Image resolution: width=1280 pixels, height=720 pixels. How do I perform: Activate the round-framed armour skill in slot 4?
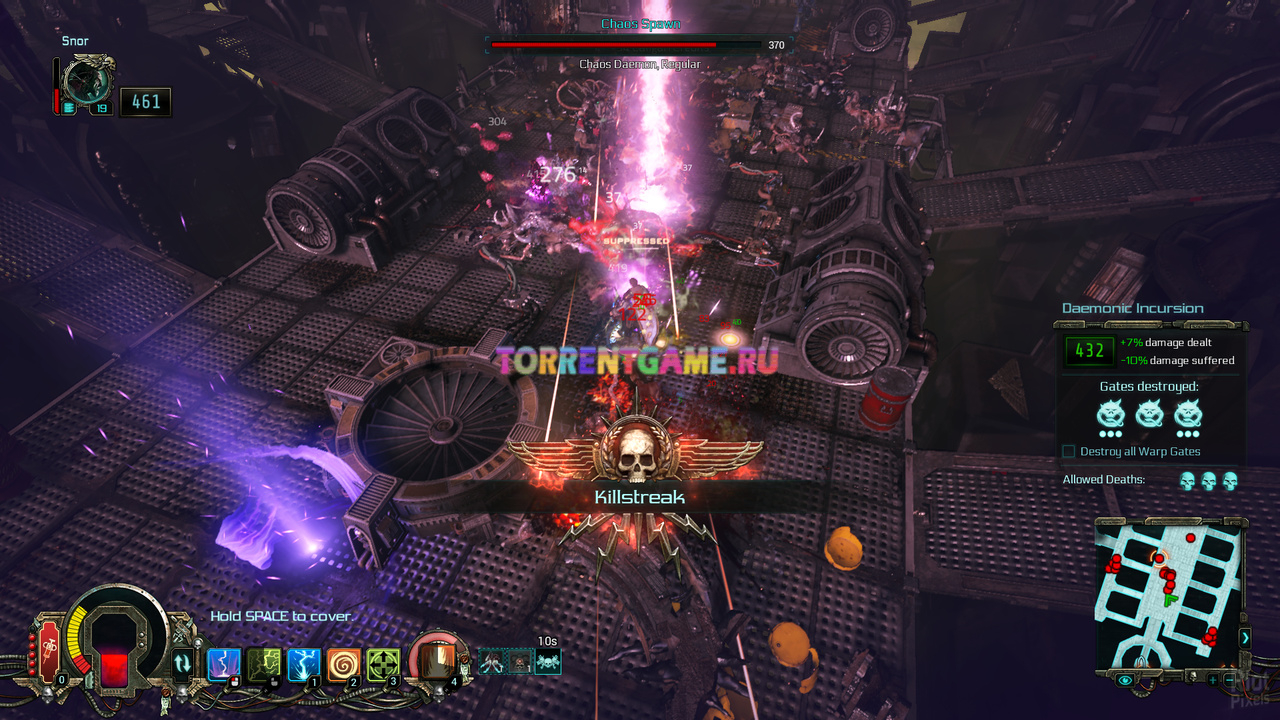point(434,658)
